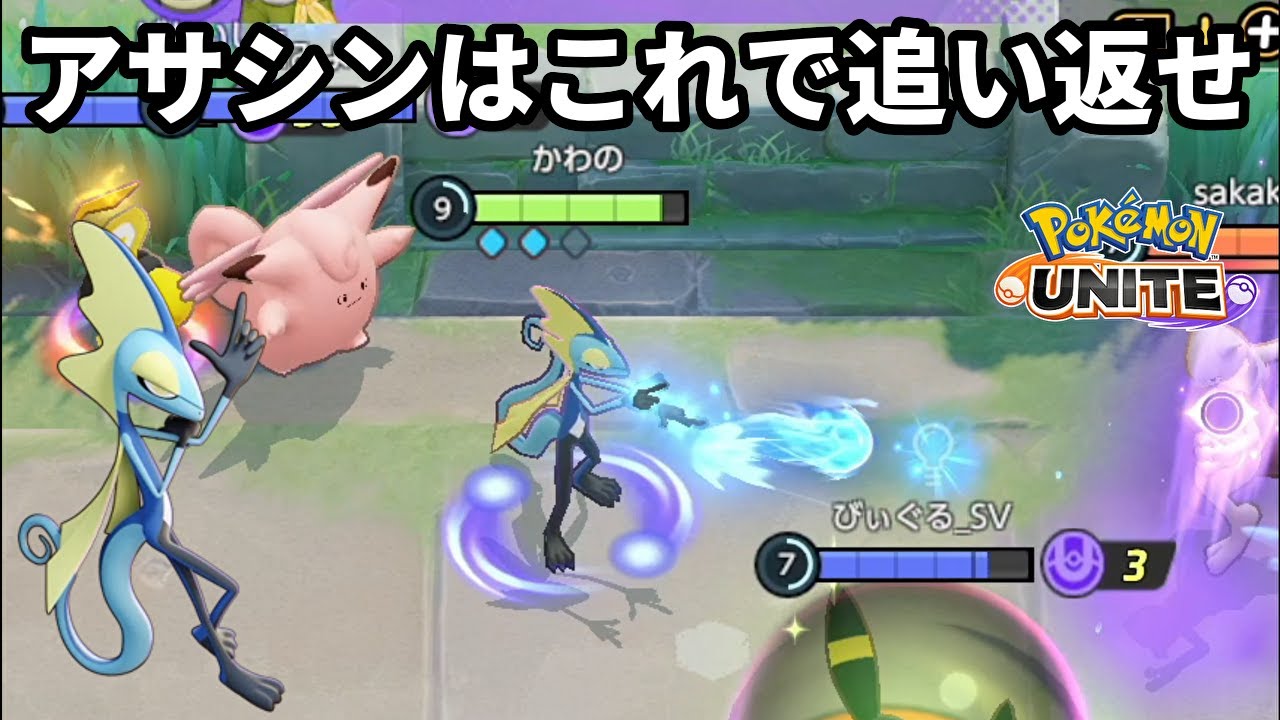The width and height of the screenshot is (1280, 720).
Task: Toggle the grey empty emblem diamond
Action: (x=574, y=240)
